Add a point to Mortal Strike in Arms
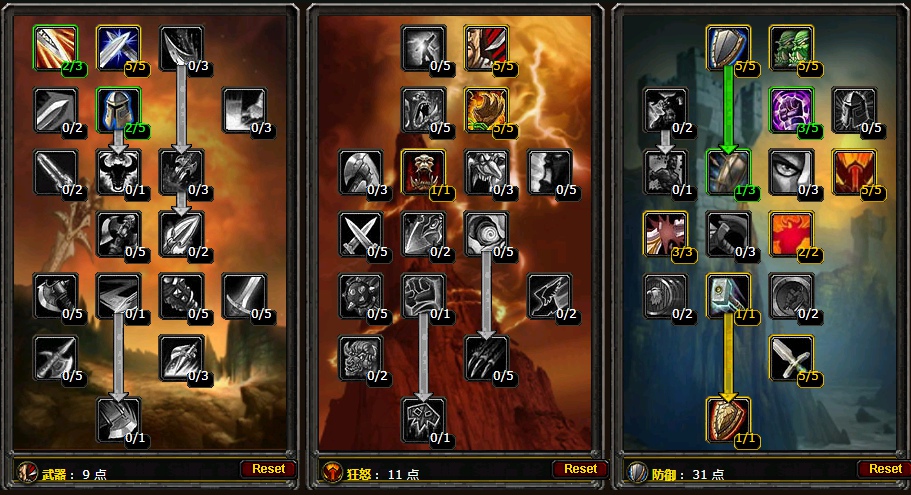The image size is (911, 495). [x=118, y=419]
